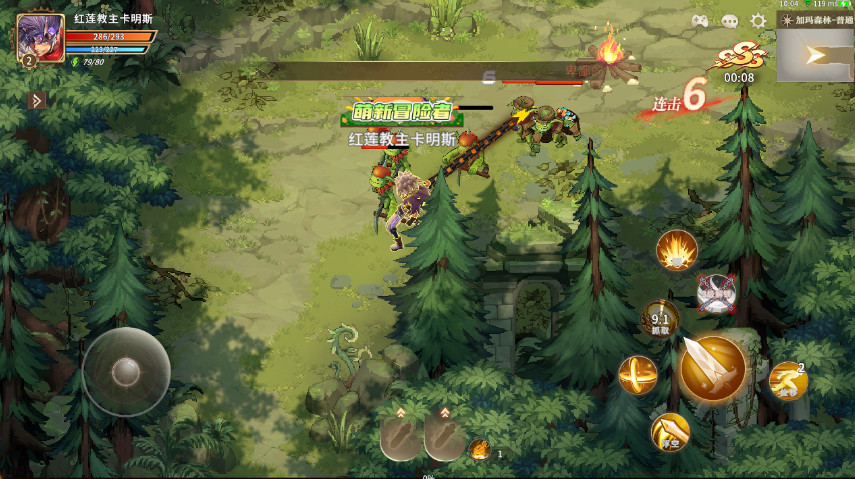Activate the golden ring slash skill
Viewport: 855px width, 479px height.
tap(637, 375)
